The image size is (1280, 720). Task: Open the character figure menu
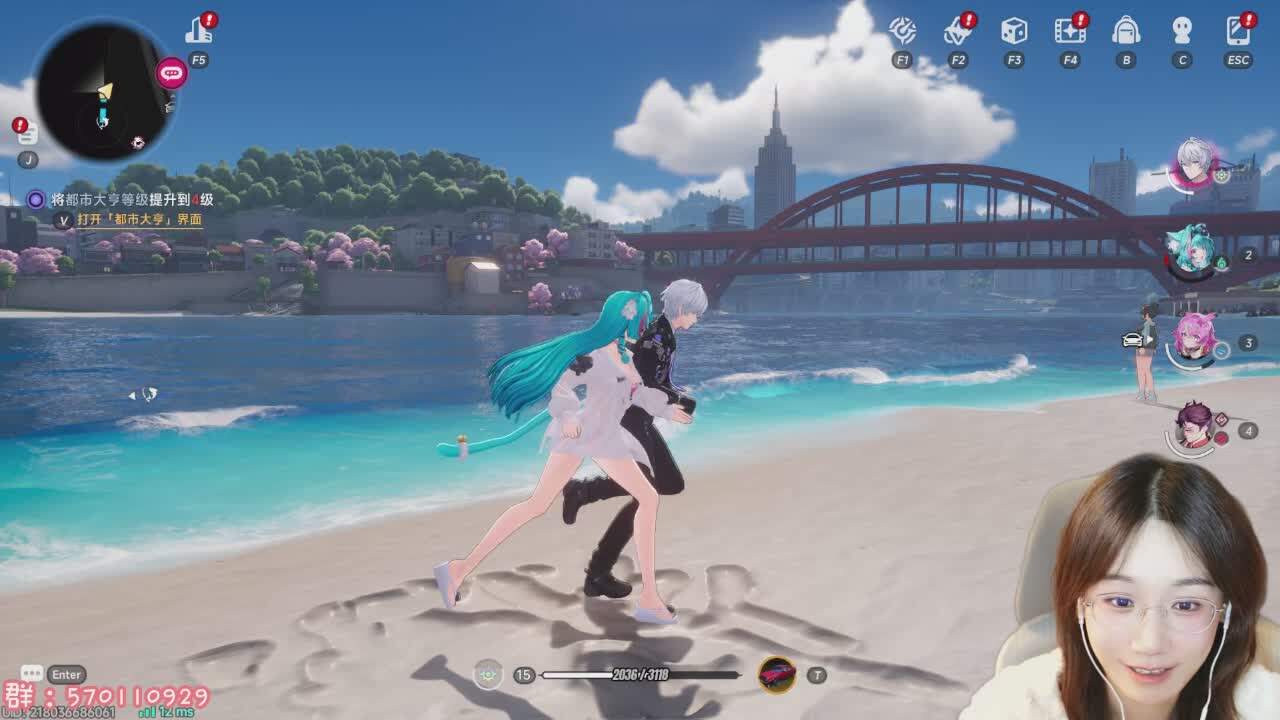pos(1182,30)
